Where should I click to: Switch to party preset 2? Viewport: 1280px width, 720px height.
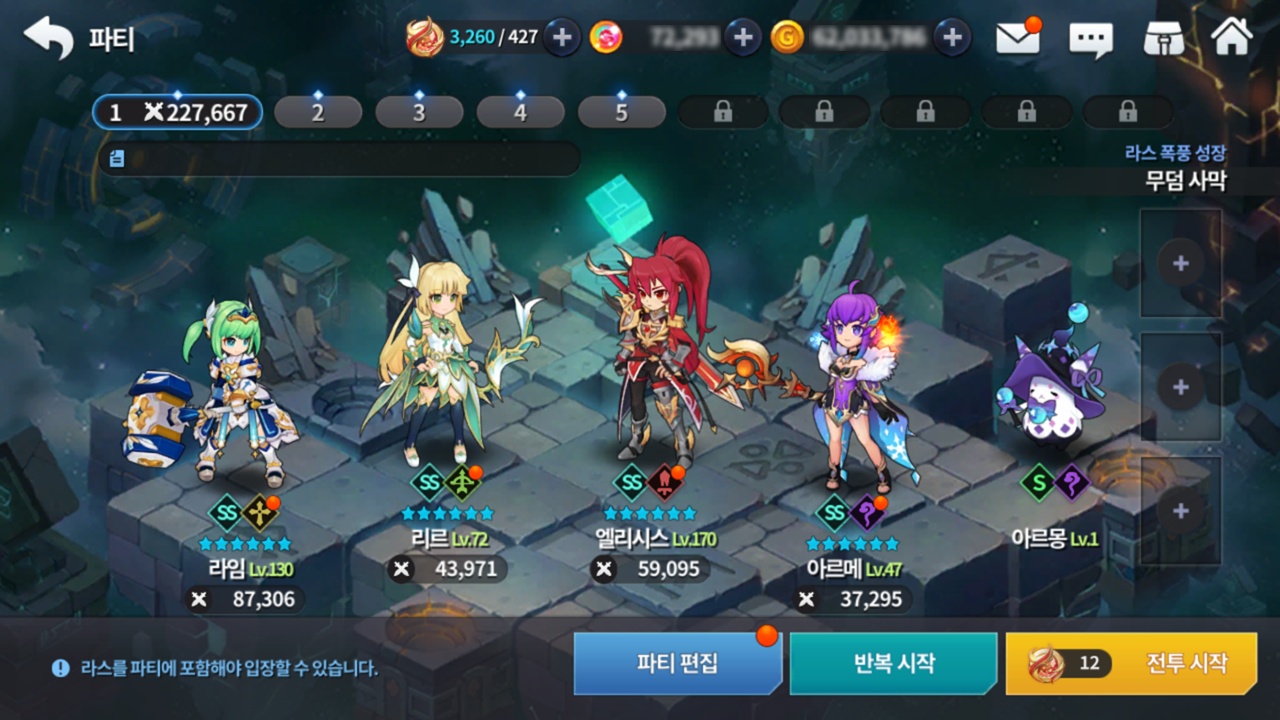tap(318, 112)
